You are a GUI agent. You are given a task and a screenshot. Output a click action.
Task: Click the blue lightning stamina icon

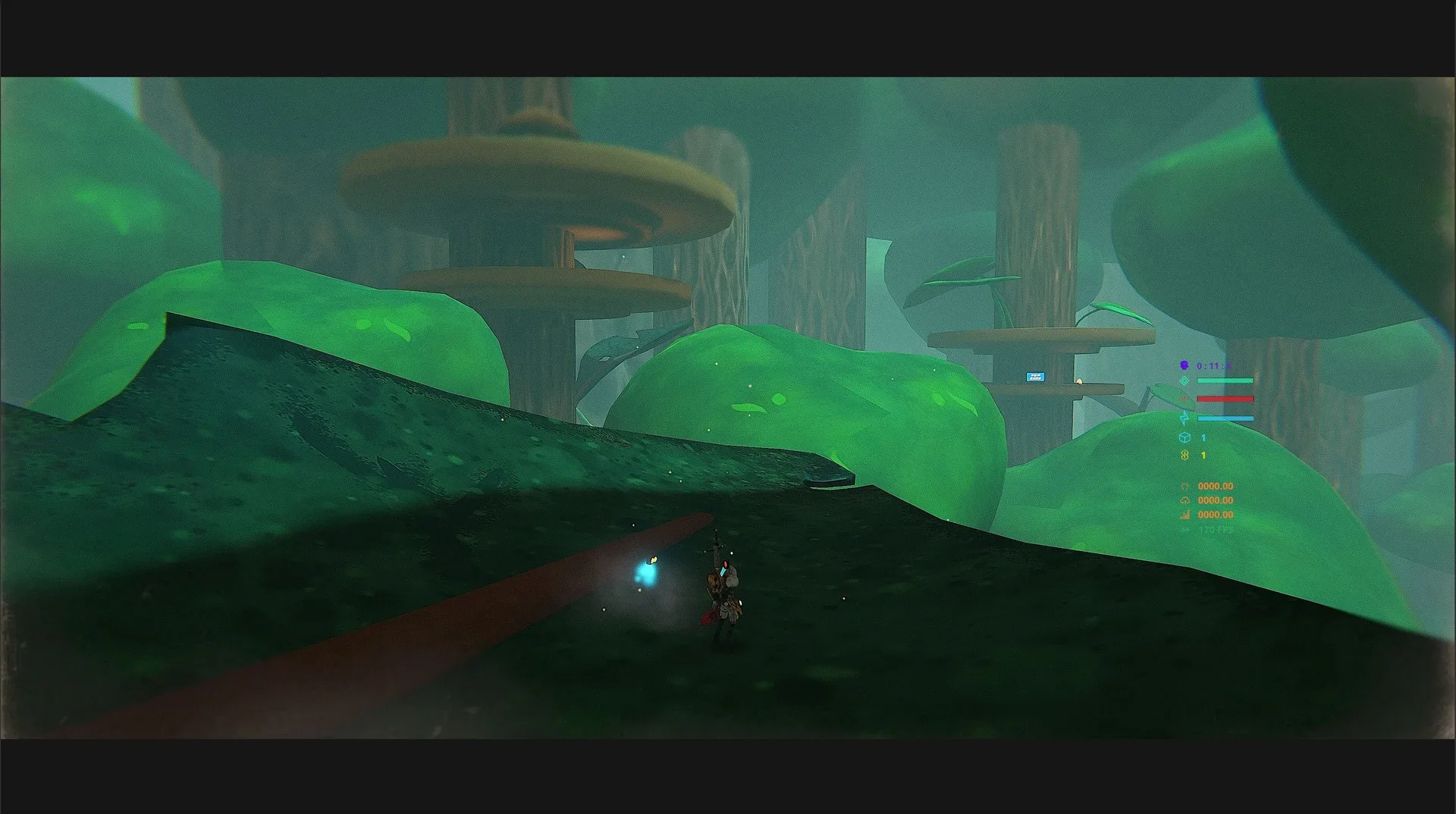[x=1185, y=418]
